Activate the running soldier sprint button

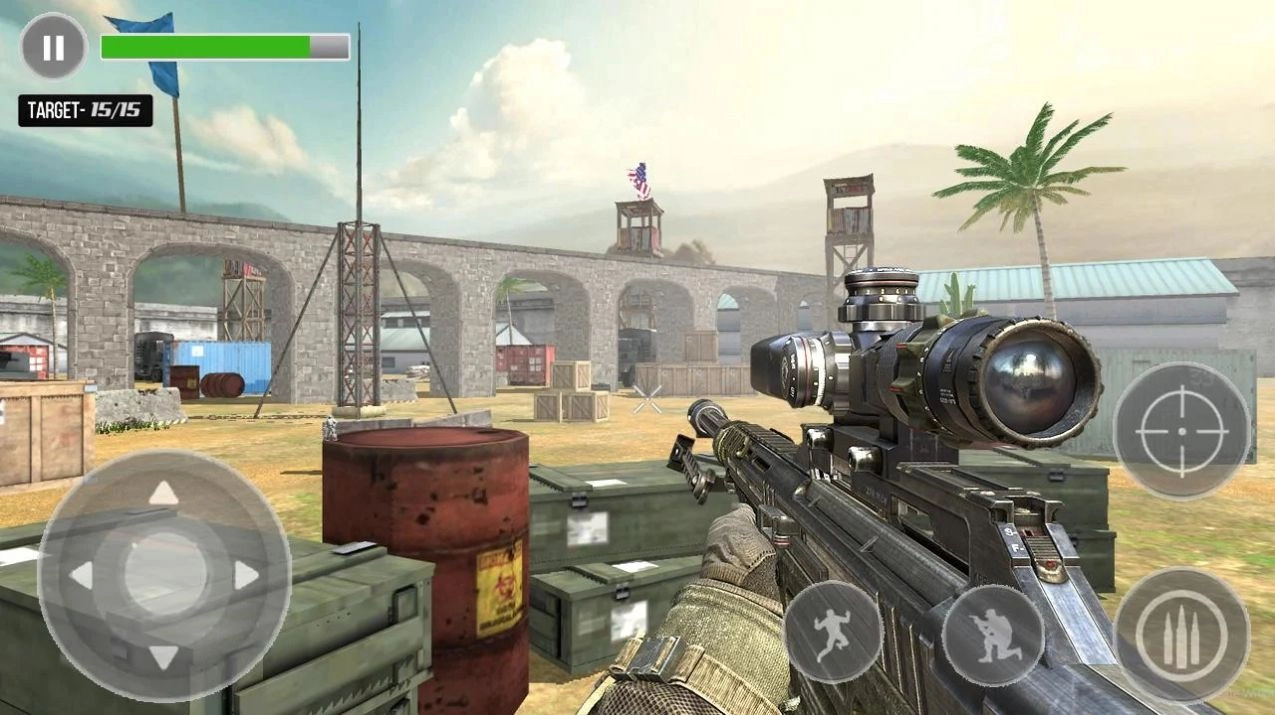coord(832,632)
